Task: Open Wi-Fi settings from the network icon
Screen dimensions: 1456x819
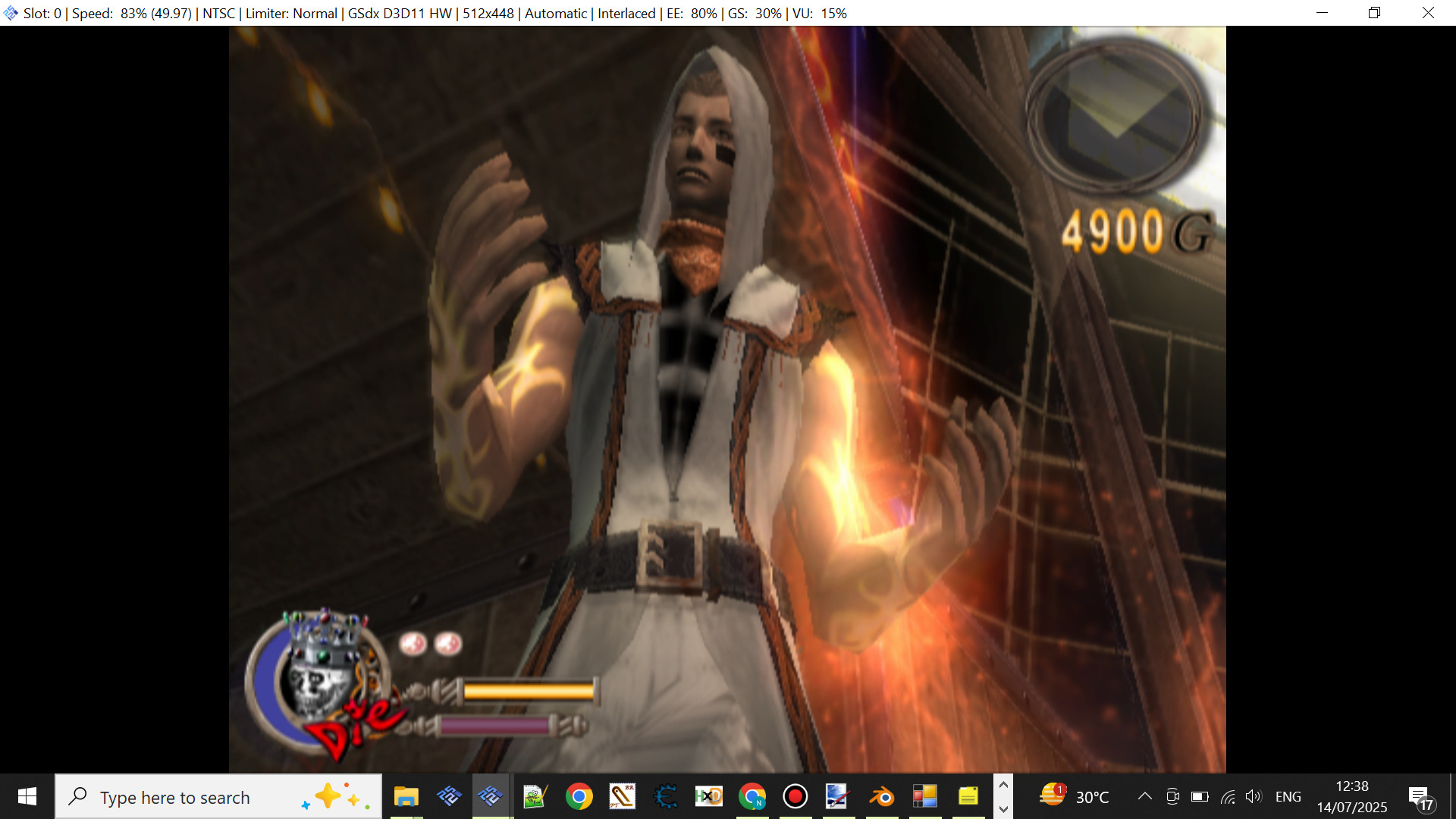Action: 1228,796
